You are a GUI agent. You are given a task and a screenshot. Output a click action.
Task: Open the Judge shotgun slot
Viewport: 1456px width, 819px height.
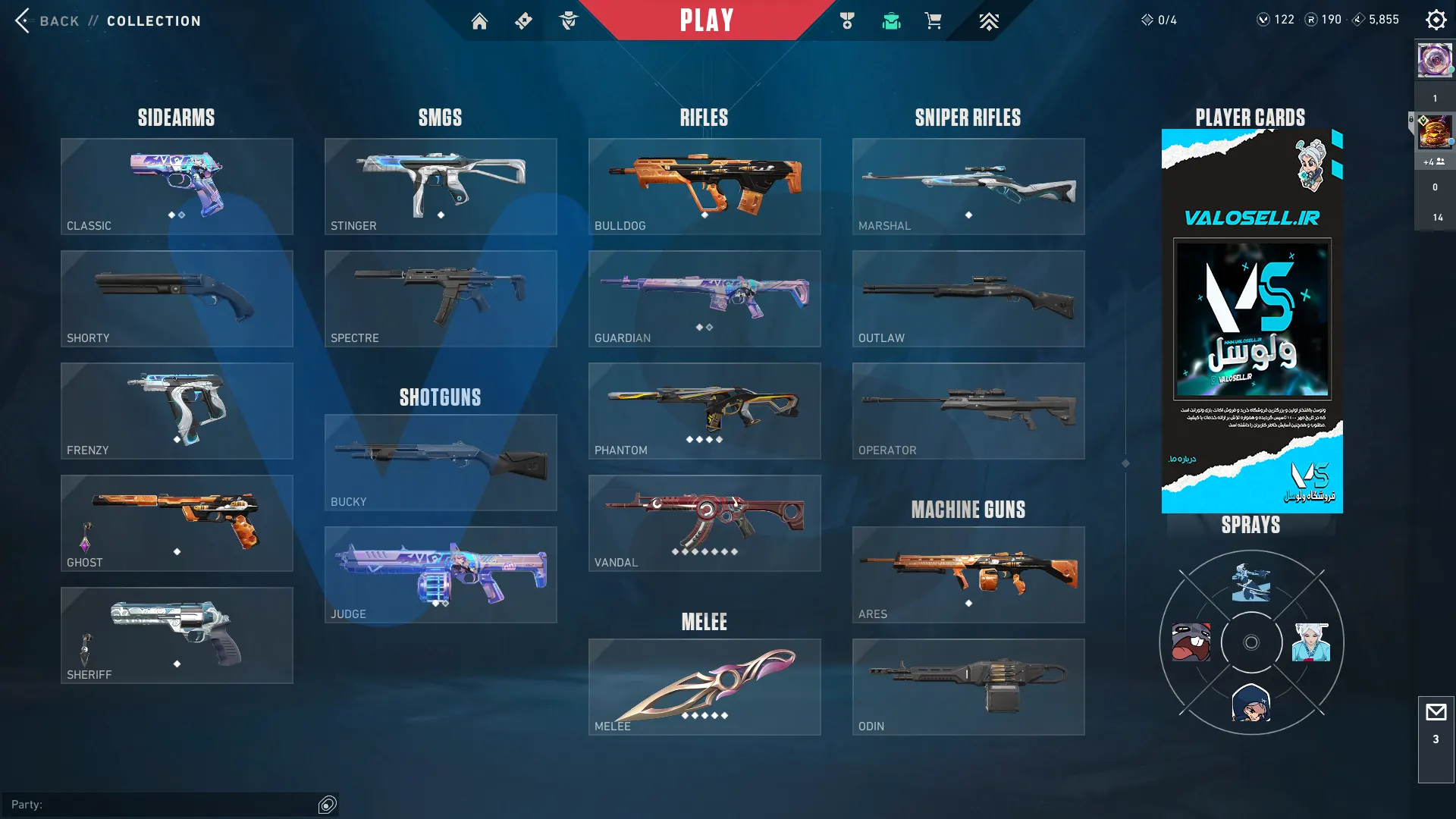pos(441,575)
